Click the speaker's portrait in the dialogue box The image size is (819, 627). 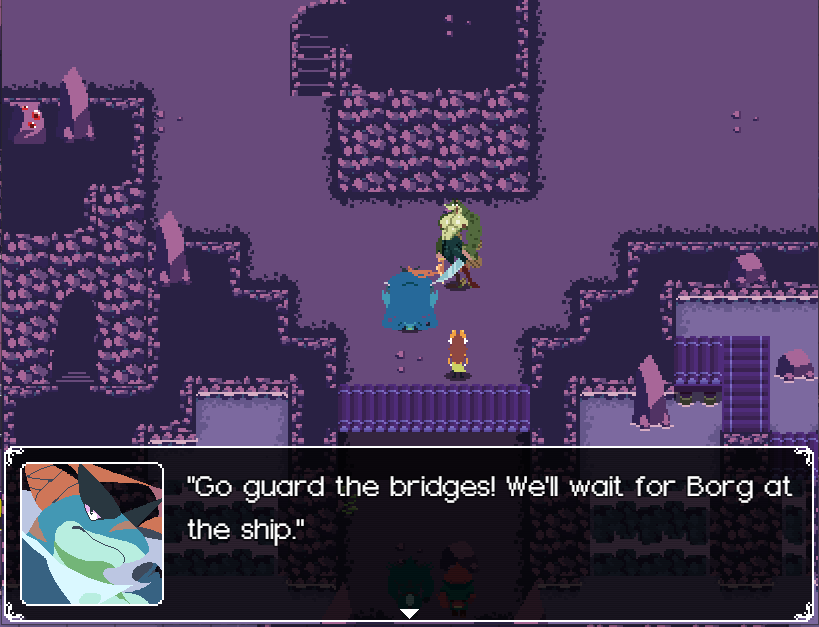click(92, 534)
